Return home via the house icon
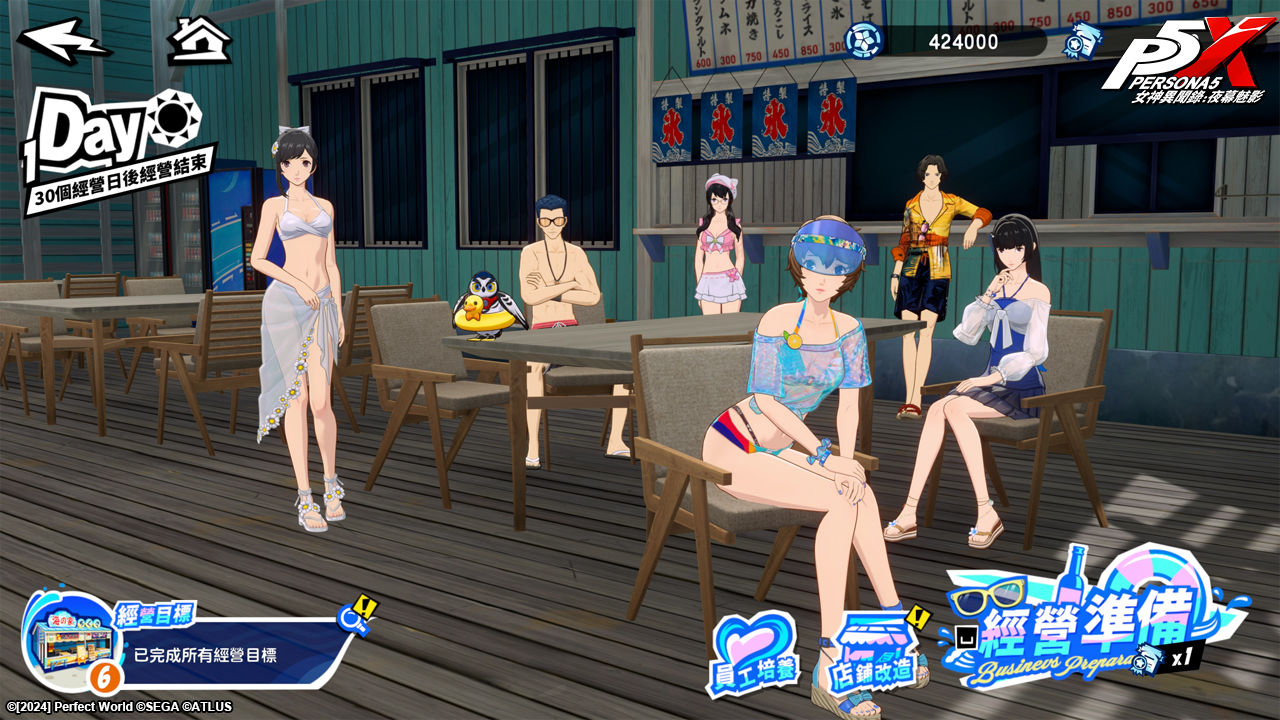Viewport: 1280px width, 720px height. coord(199,40)
